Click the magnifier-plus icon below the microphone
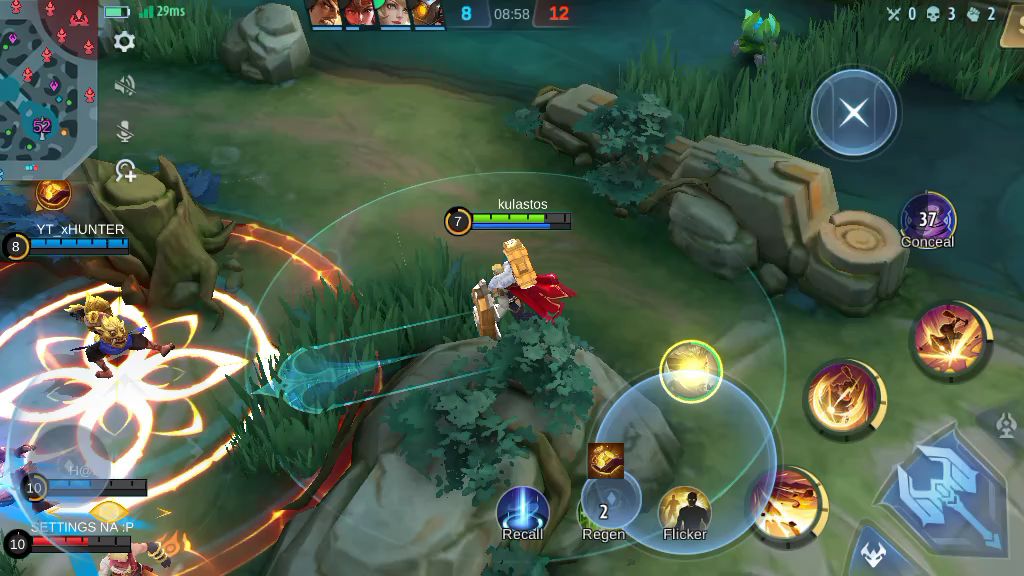 pos(125,171)
